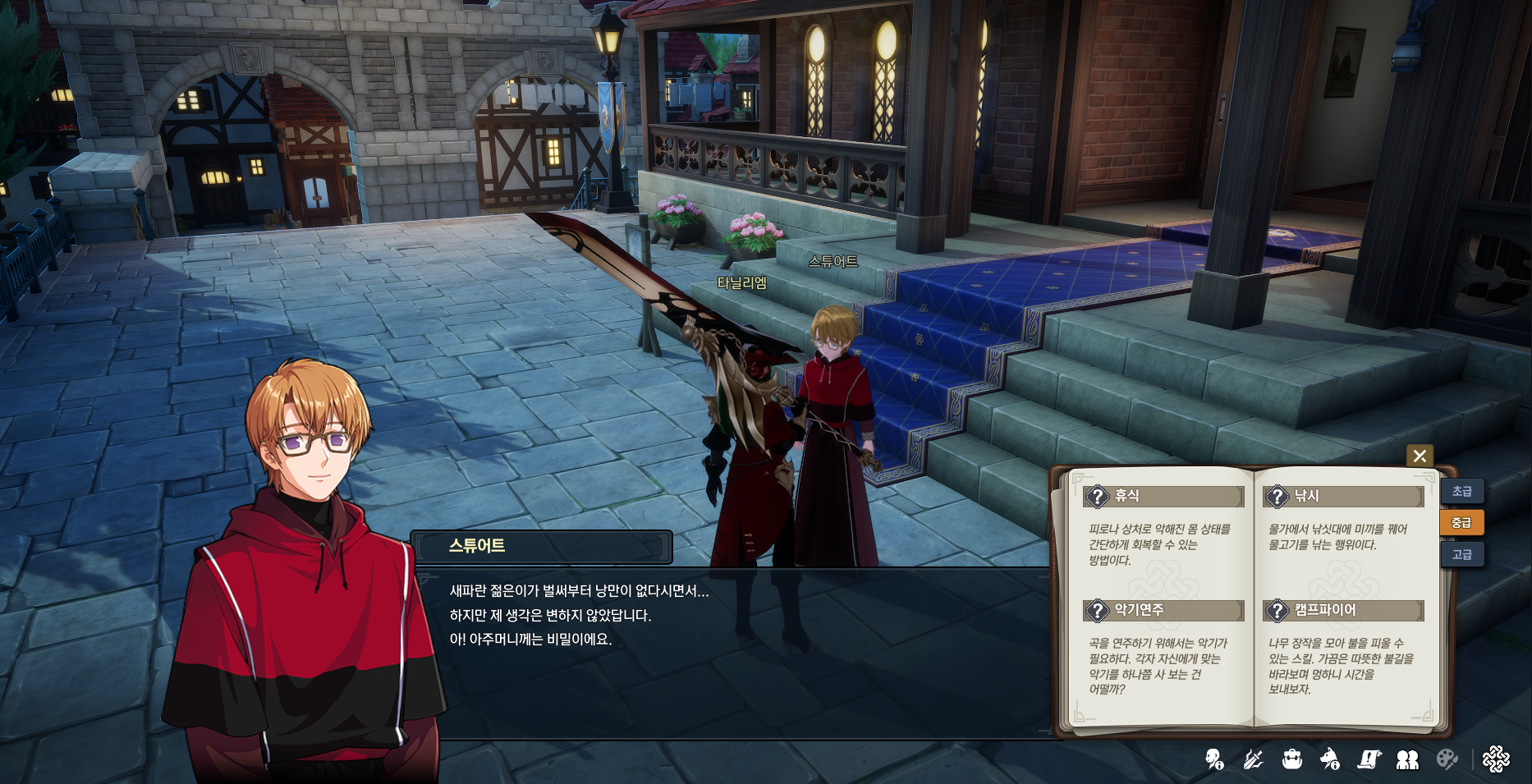Open character info head icon
Image resolution: width=1532 pixels, height=784 pixels.
click(1214, 759)
